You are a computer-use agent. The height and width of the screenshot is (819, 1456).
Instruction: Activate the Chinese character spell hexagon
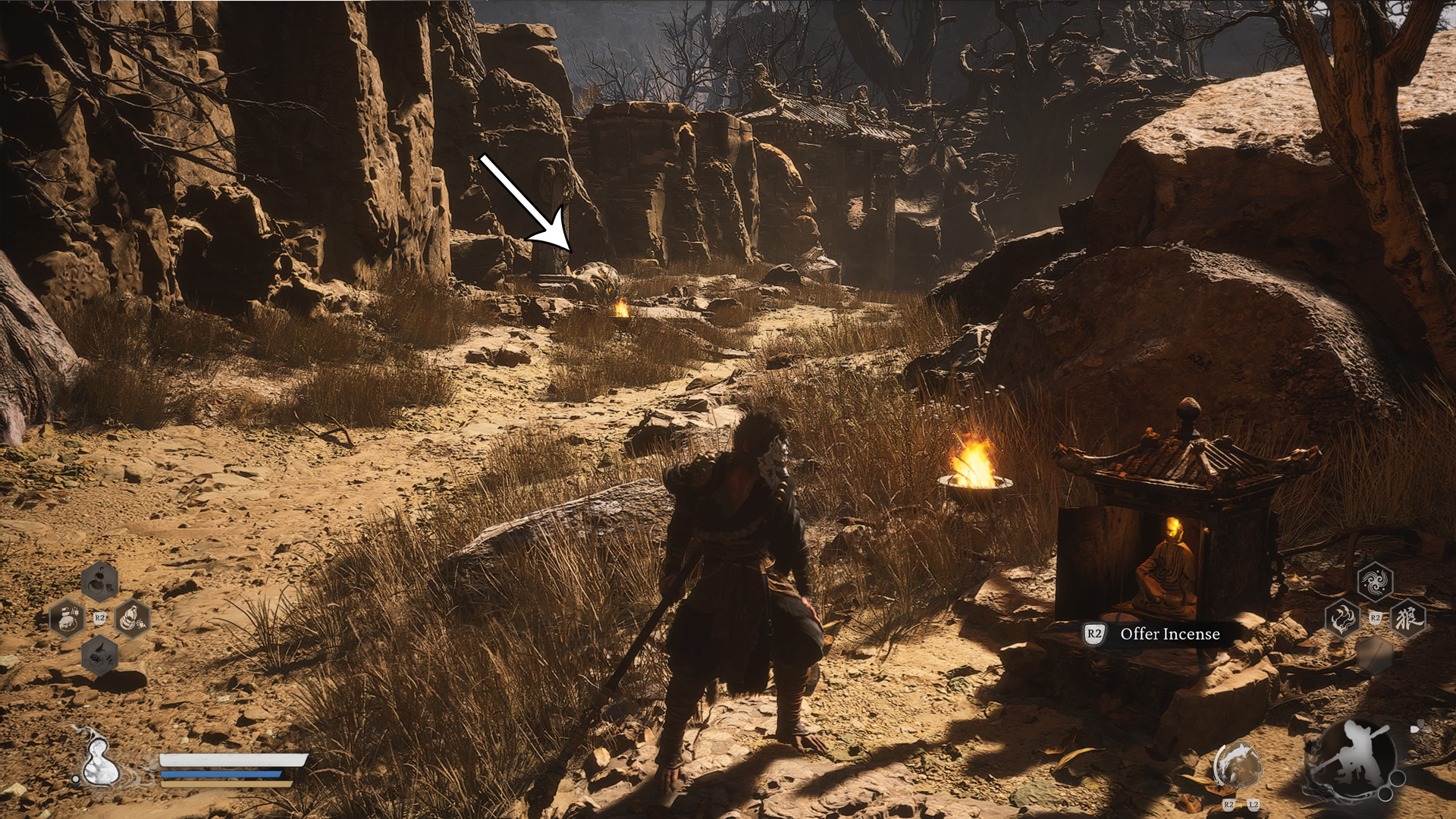[1408, 618]
